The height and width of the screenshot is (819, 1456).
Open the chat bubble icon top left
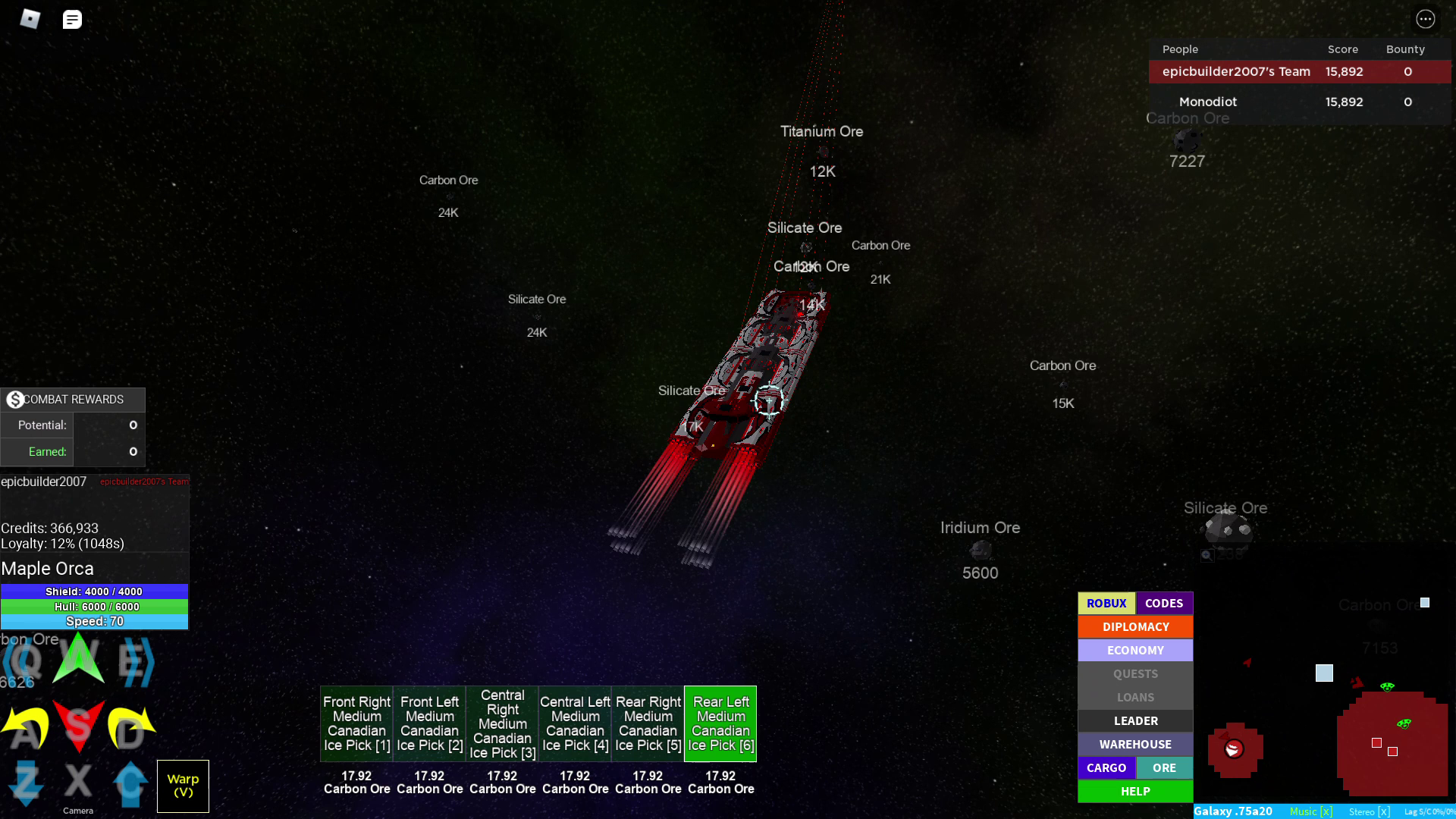[x=72, y=19]
